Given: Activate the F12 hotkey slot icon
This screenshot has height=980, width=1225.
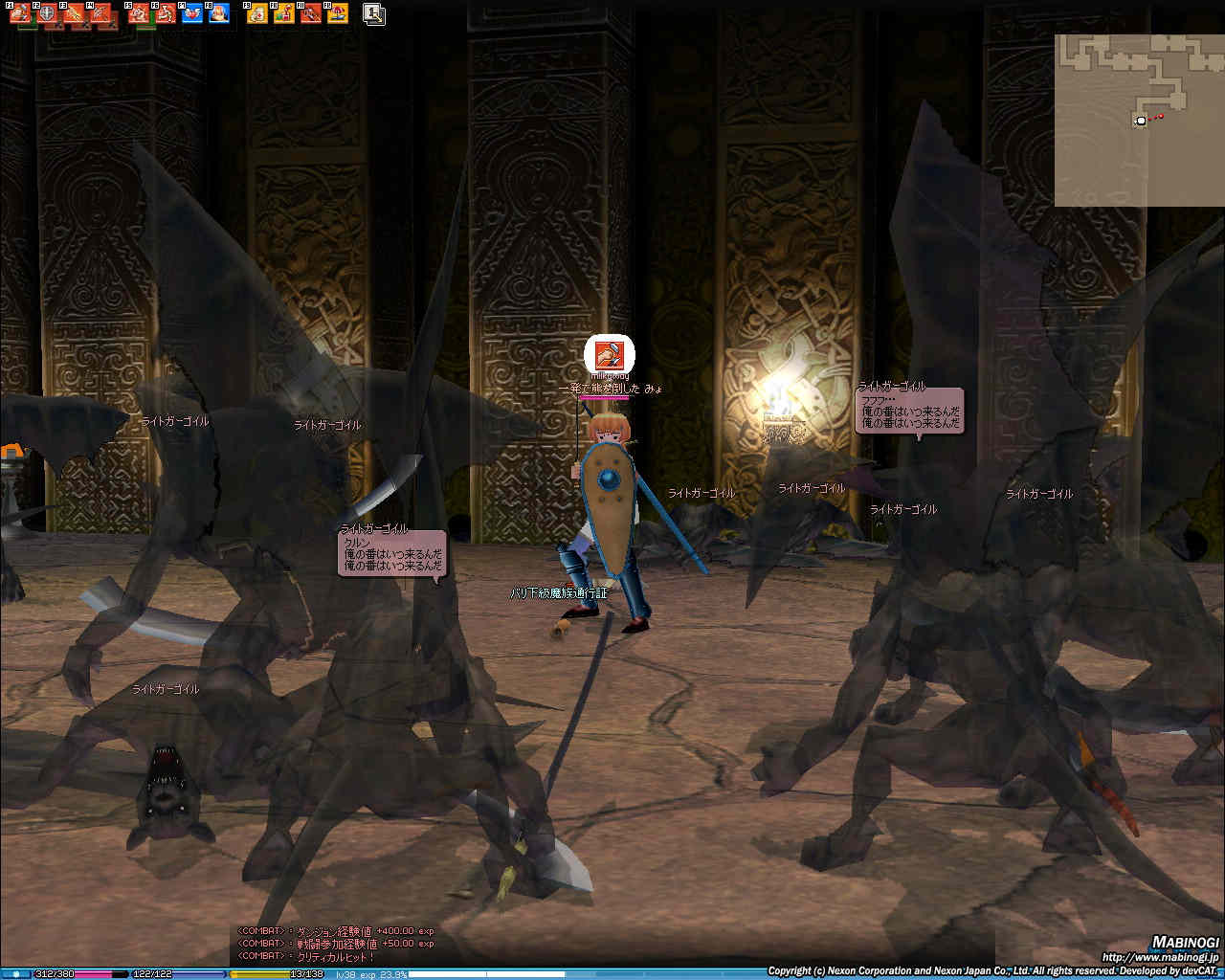Looking at the screenshot, I should coord(338,14).
